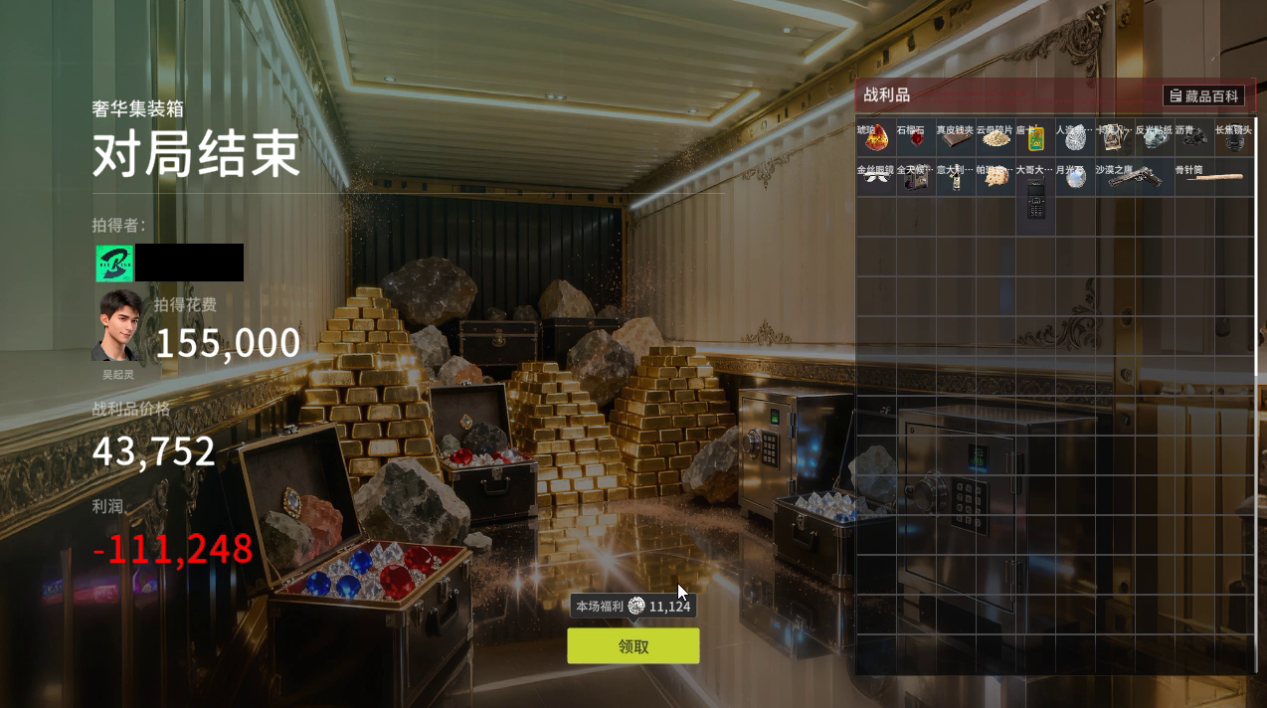The height and width of the screenshot is (708, 1267).
Task: Select the gold-rimmed glasses (金丝眼镜) item
Action: [x=876, y=177]
